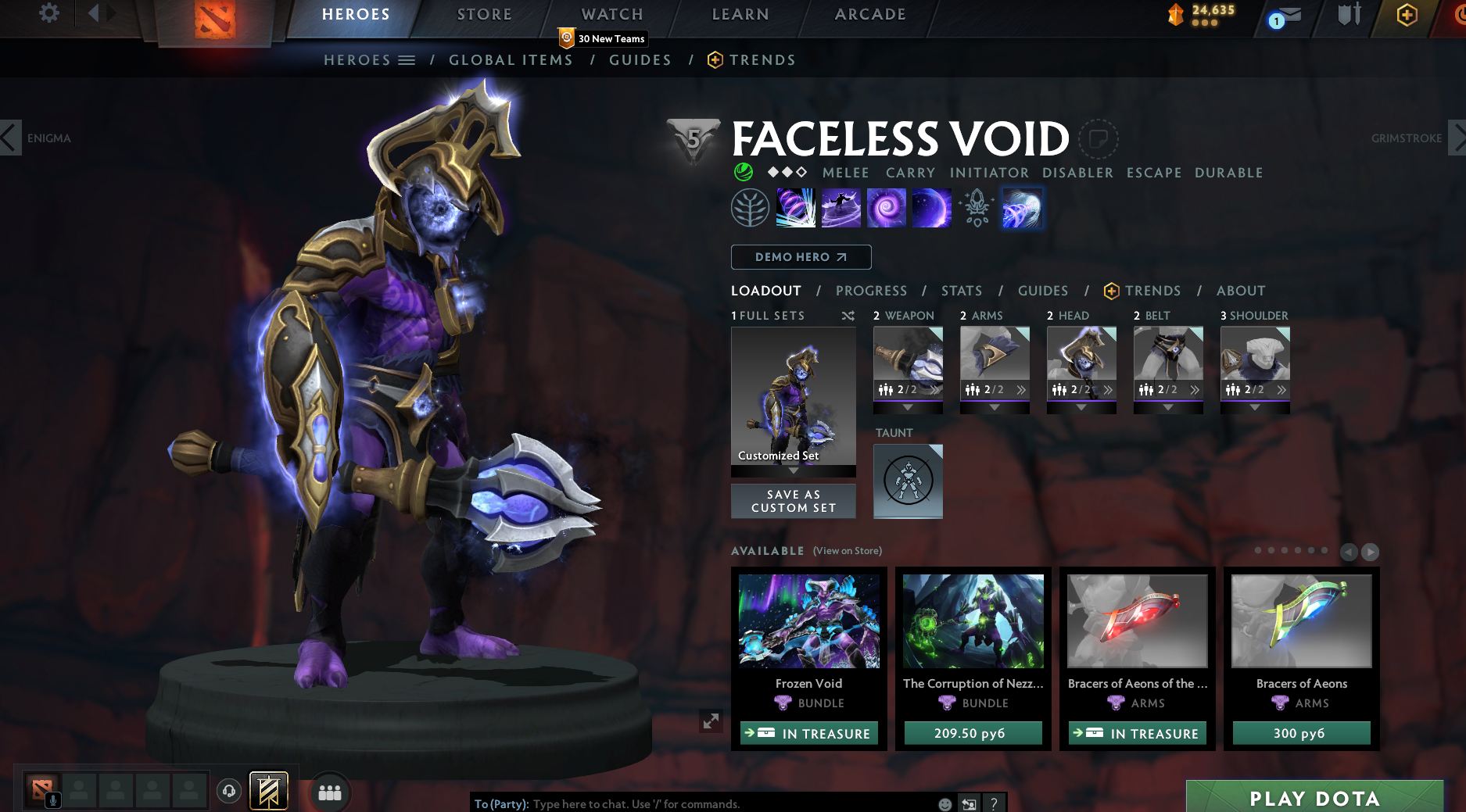Image resolution: width=1466 pixels, height=812 pixels.
Task: Click the shuffle icon beside Full Sets
Action: pos(847,316)
